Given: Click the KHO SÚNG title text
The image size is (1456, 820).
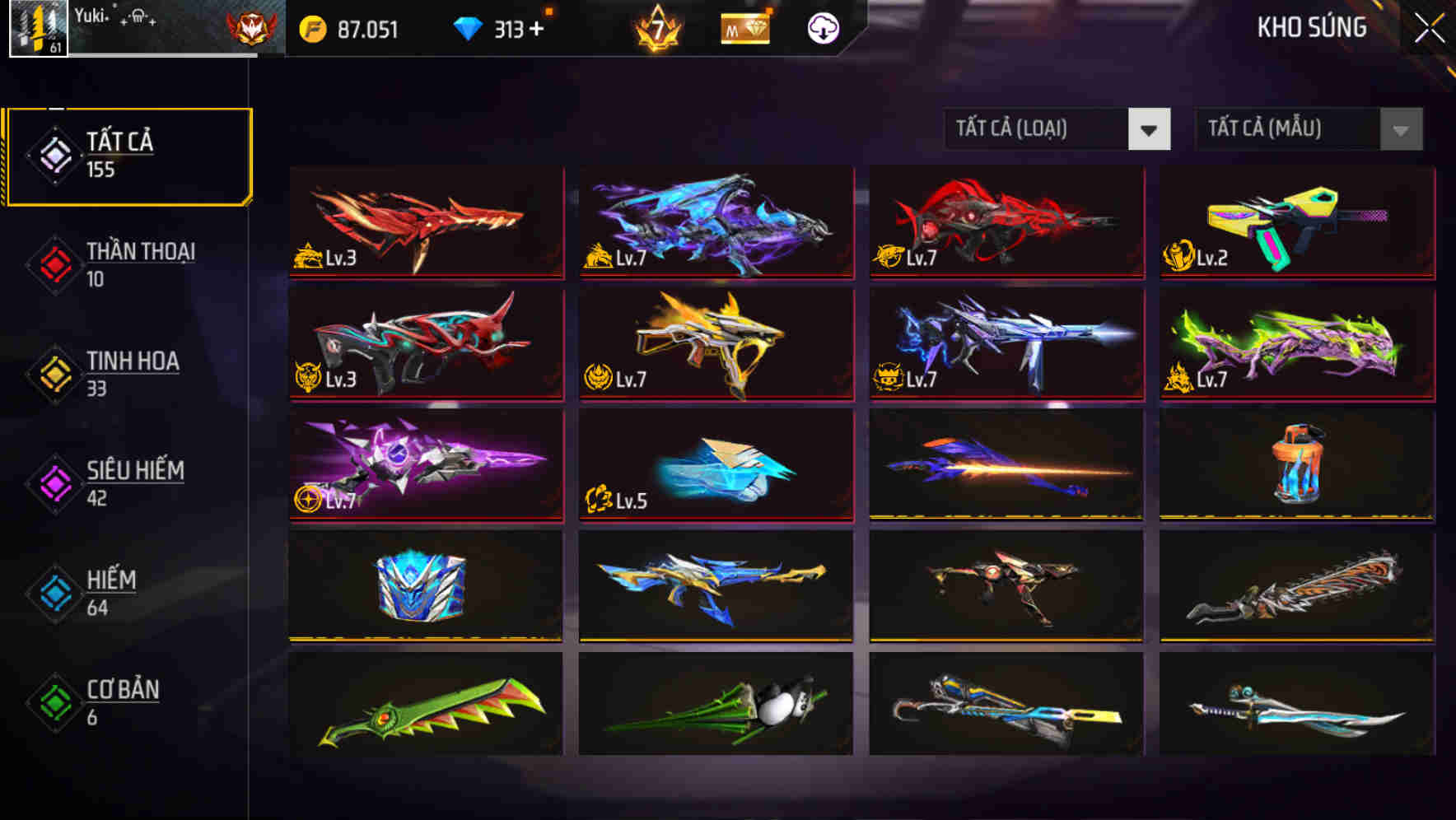Looking at the screenshot, I should coord(1311,29).
